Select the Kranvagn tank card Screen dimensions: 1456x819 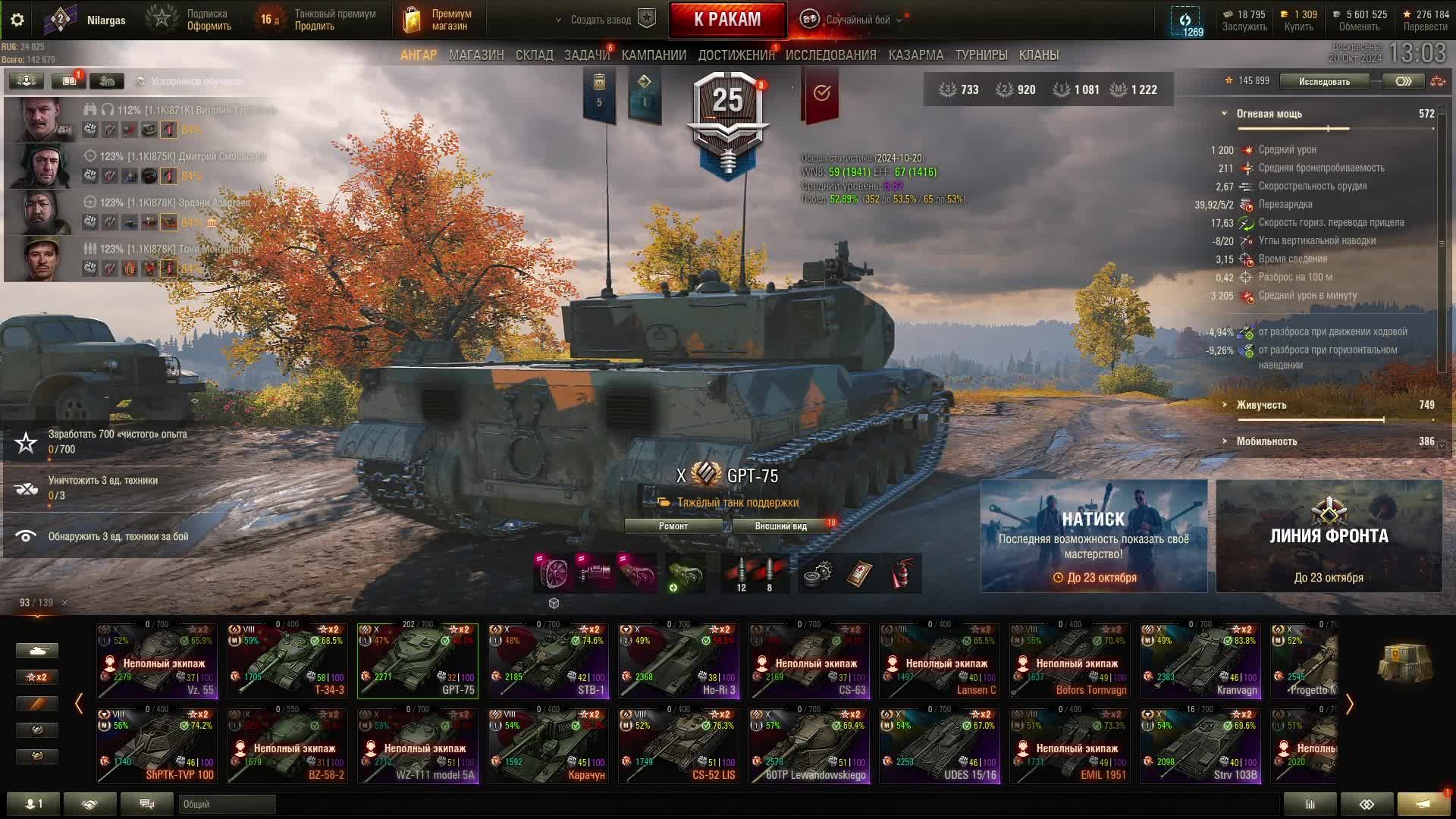pyautogui.click(x=1200, y=661)
